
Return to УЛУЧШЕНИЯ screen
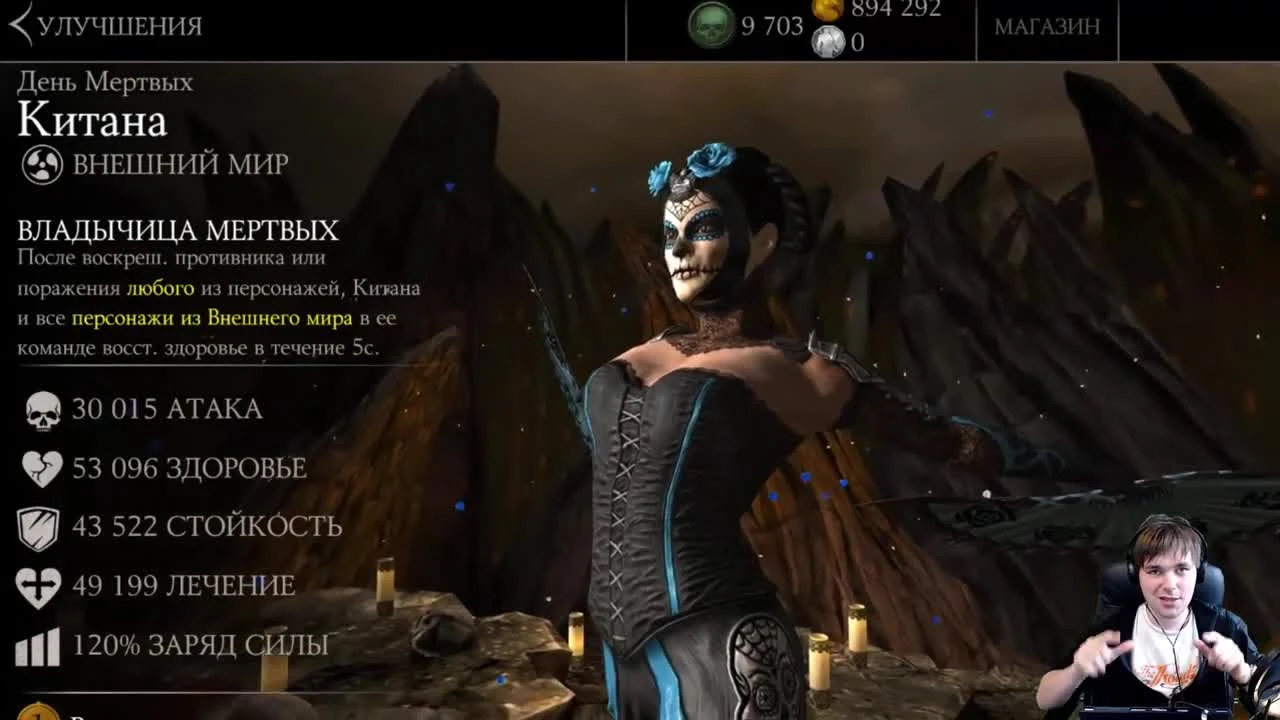115,27
